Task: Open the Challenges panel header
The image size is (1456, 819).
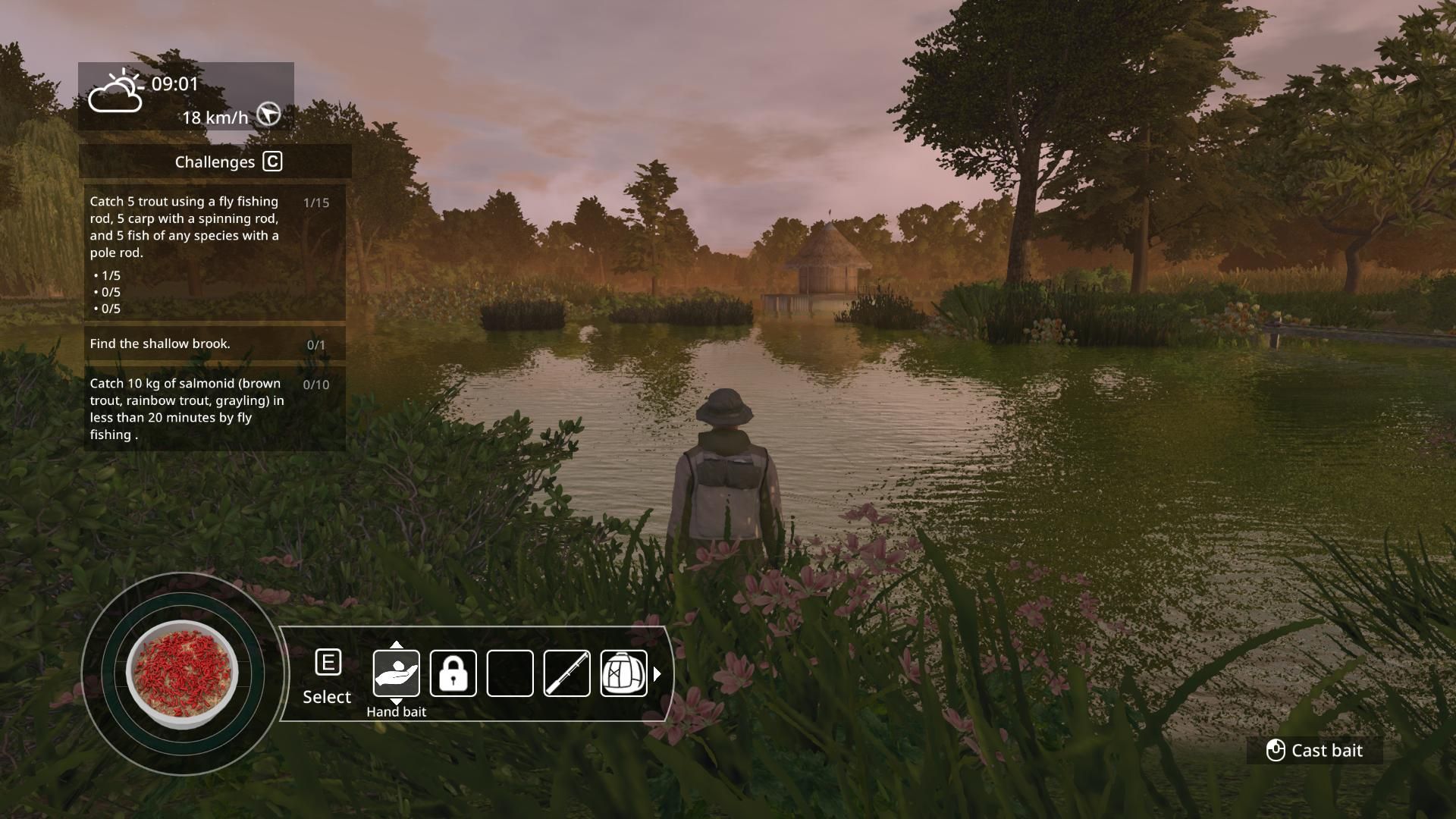Action: pyautogui.click(x=215, y=162)
